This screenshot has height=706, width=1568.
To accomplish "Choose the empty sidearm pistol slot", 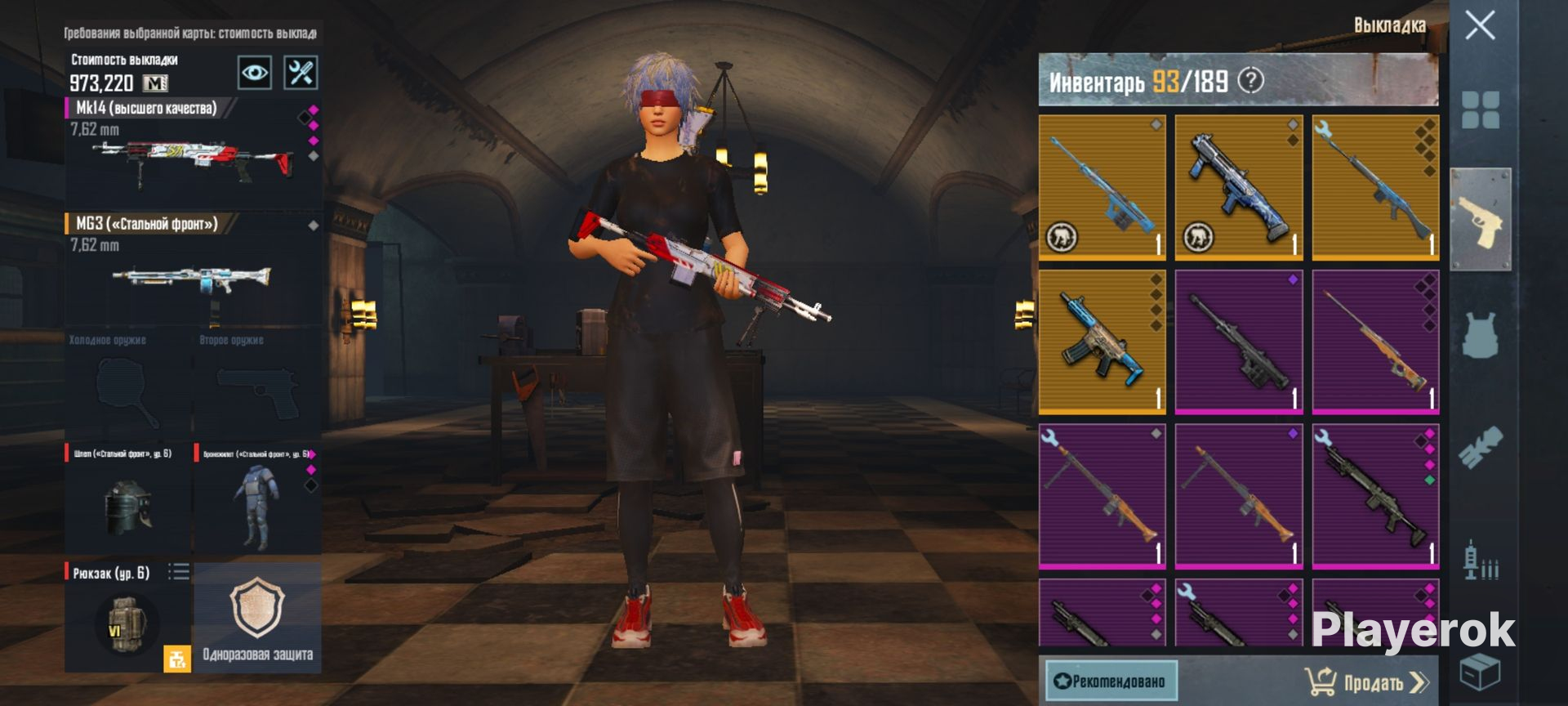I will pos(256,386).
